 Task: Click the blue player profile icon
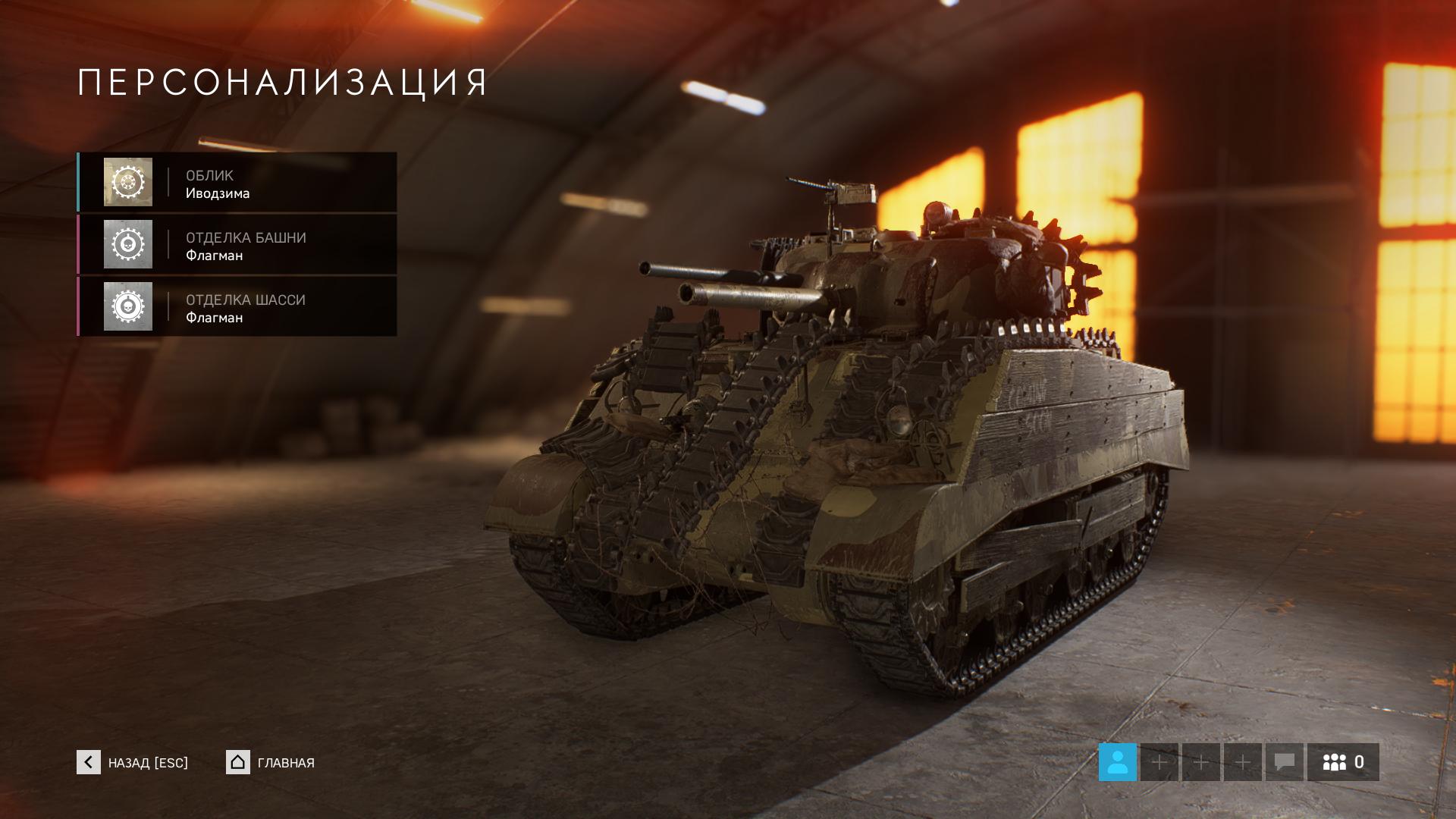1117,762
